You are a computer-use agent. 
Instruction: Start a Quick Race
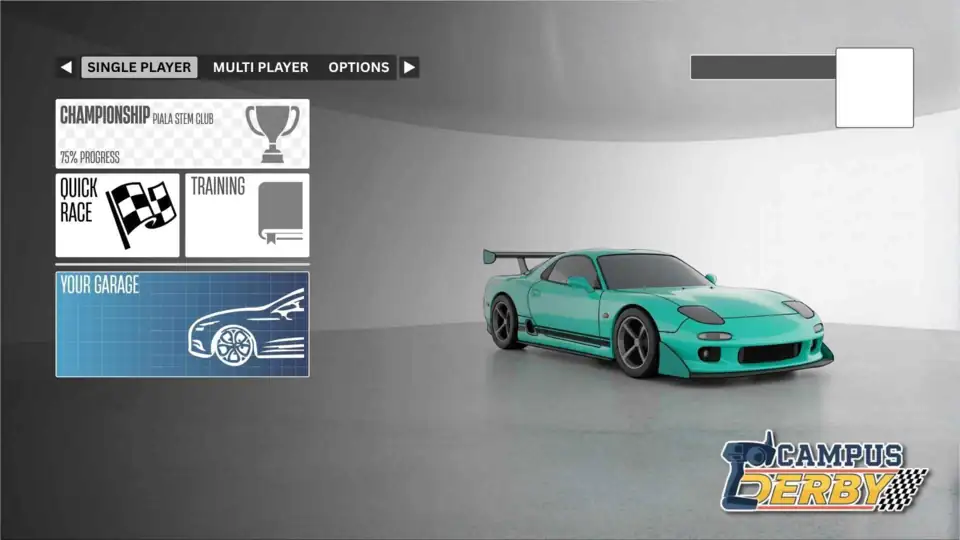coord(117,215)
